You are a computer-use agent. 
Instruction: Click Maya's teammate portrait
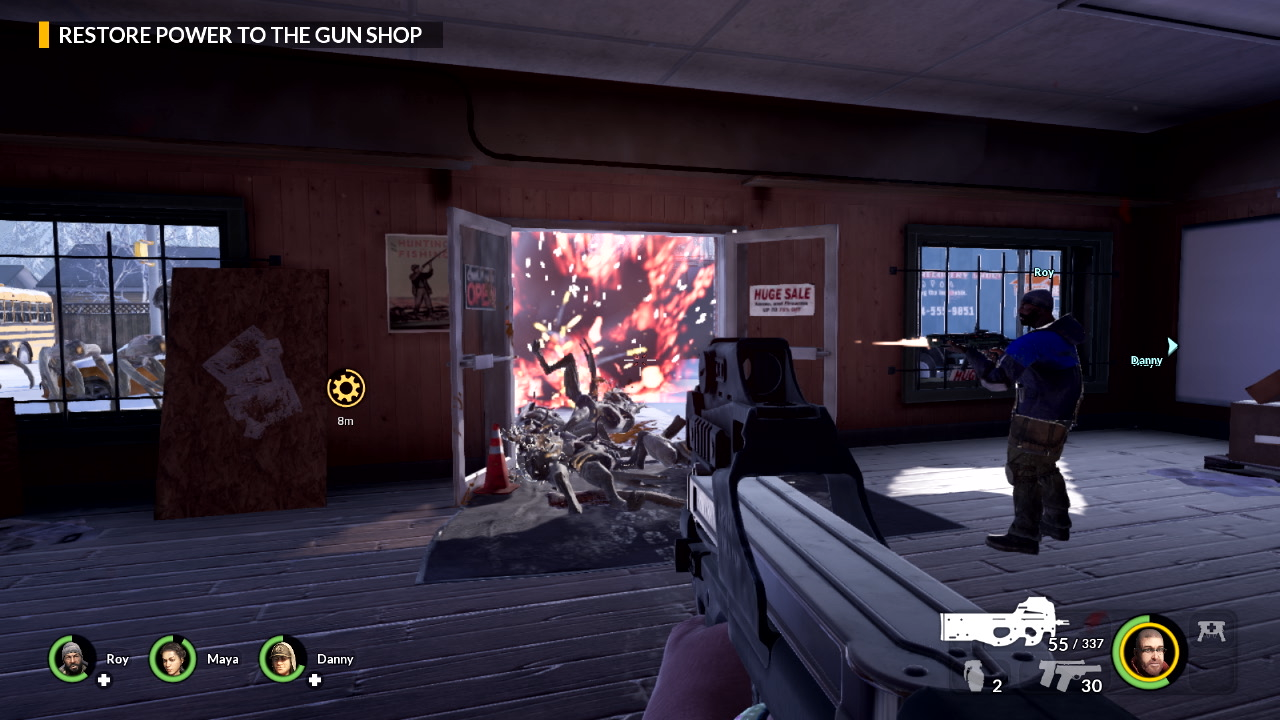(x=172, y=659)
